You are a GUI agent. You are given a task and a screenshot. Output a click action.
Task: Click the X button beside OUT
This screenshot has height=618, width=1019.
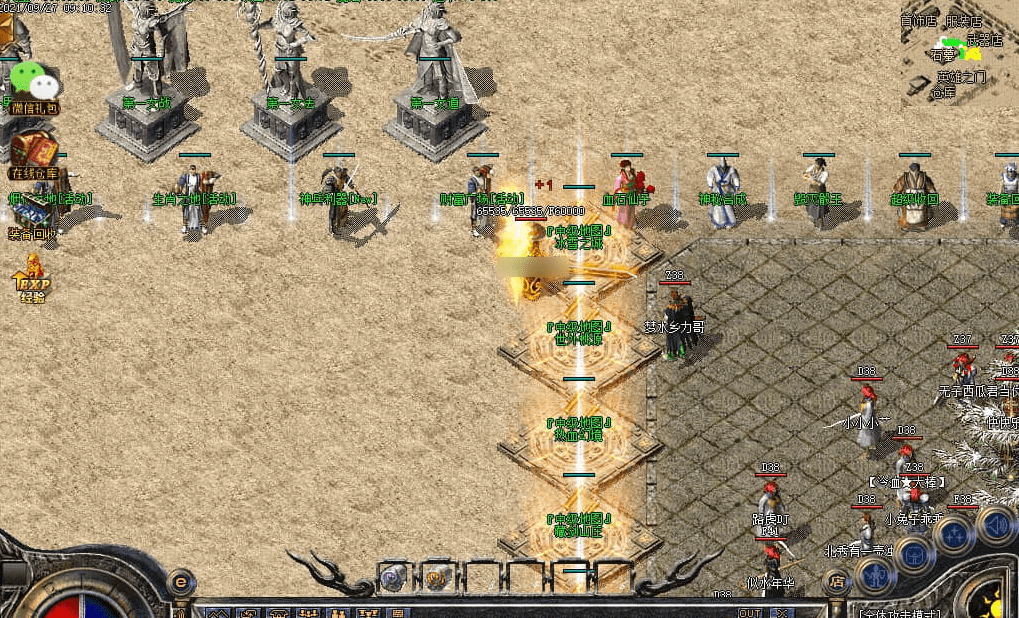(782, 612)
